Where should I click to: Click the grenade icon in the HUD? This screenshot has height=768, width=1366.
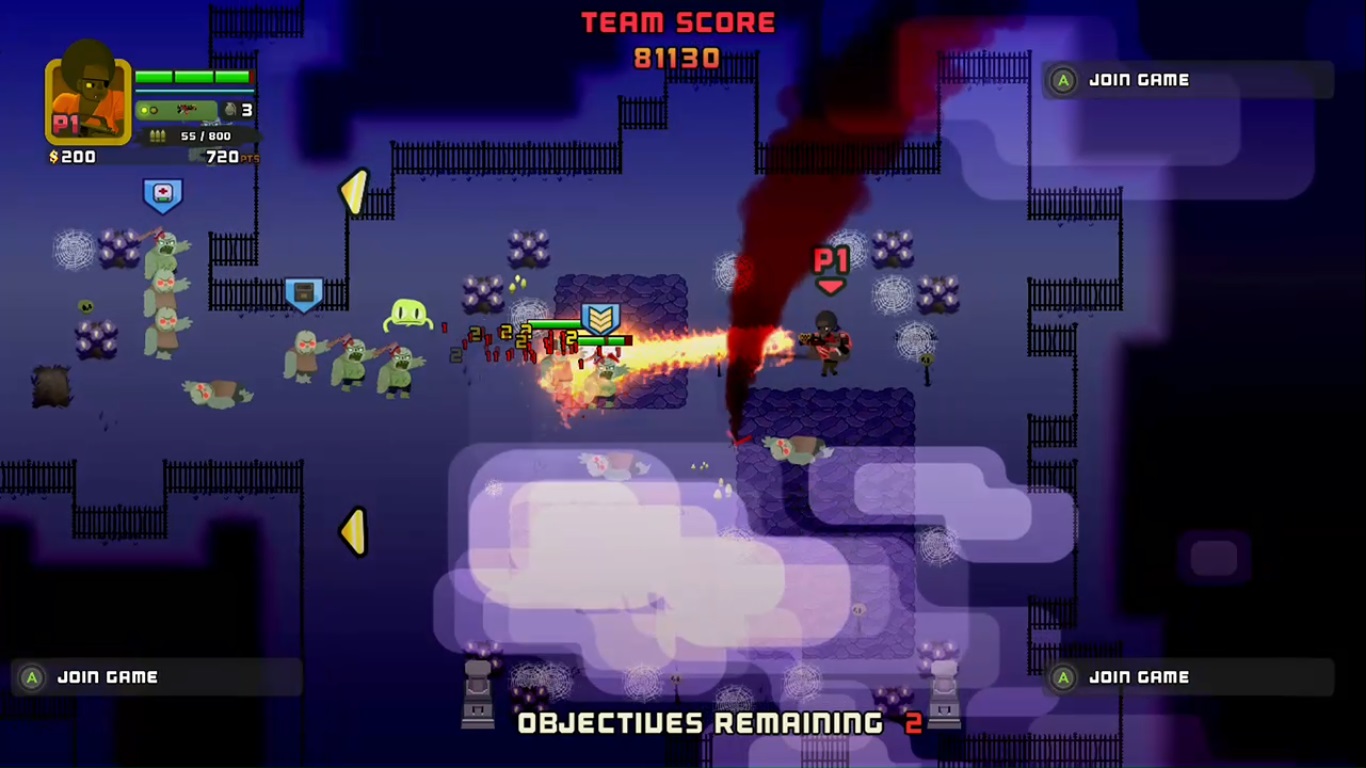230,110
